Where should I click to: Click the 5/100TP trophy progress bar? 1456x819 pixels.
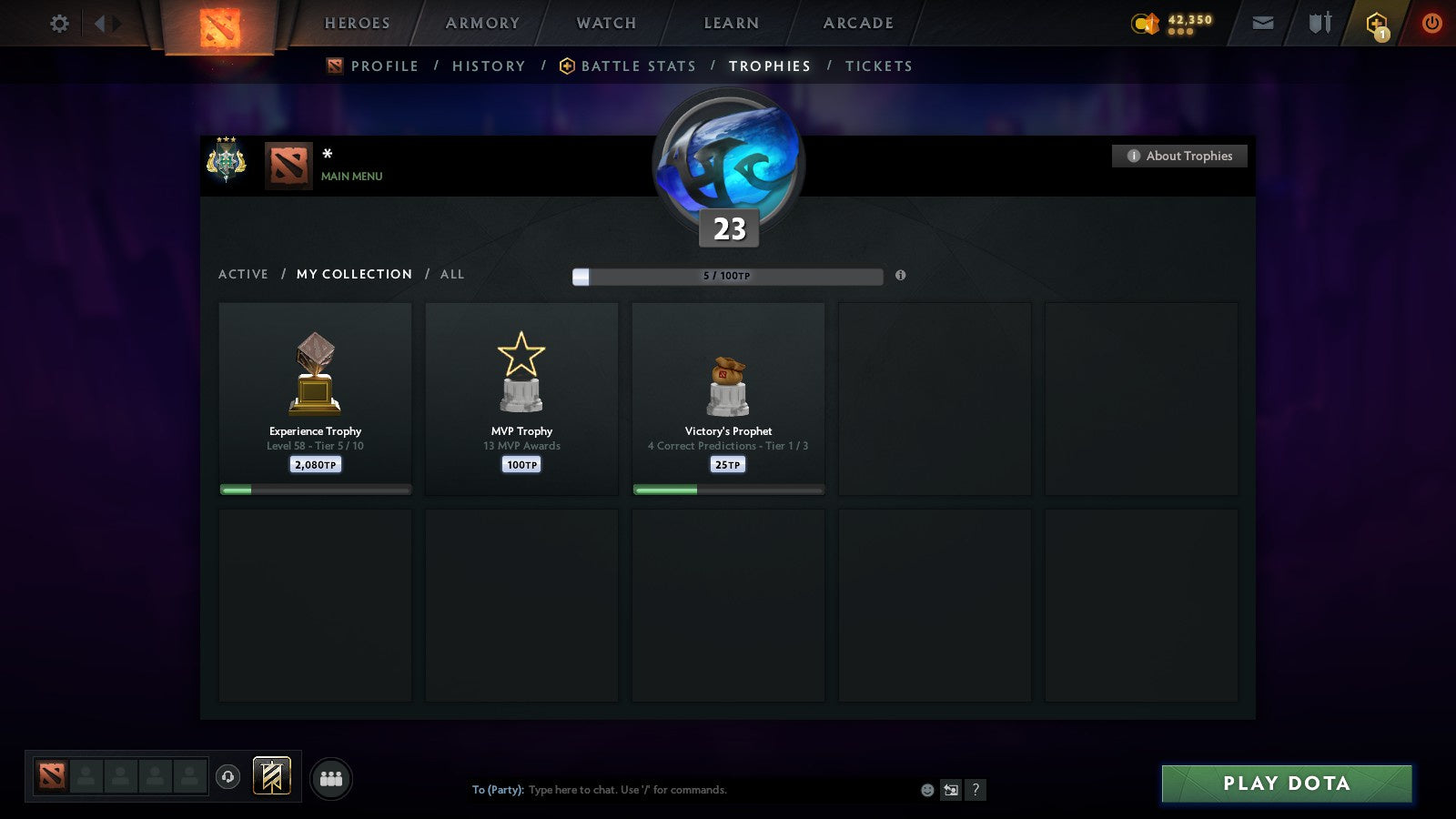[x=726, y=276]
